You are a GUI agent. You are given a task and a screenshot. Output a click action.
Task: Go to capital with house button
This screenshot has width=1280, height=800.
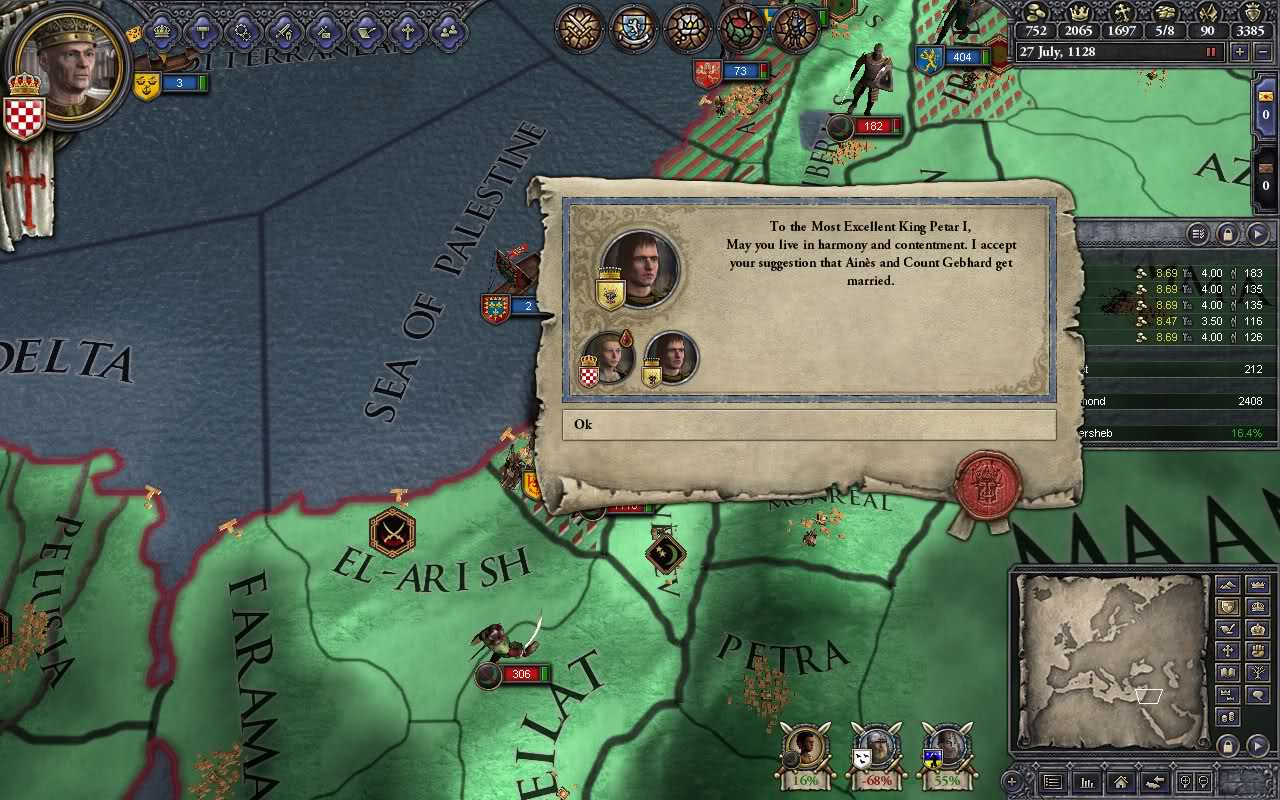click(x=1121, y=782)
